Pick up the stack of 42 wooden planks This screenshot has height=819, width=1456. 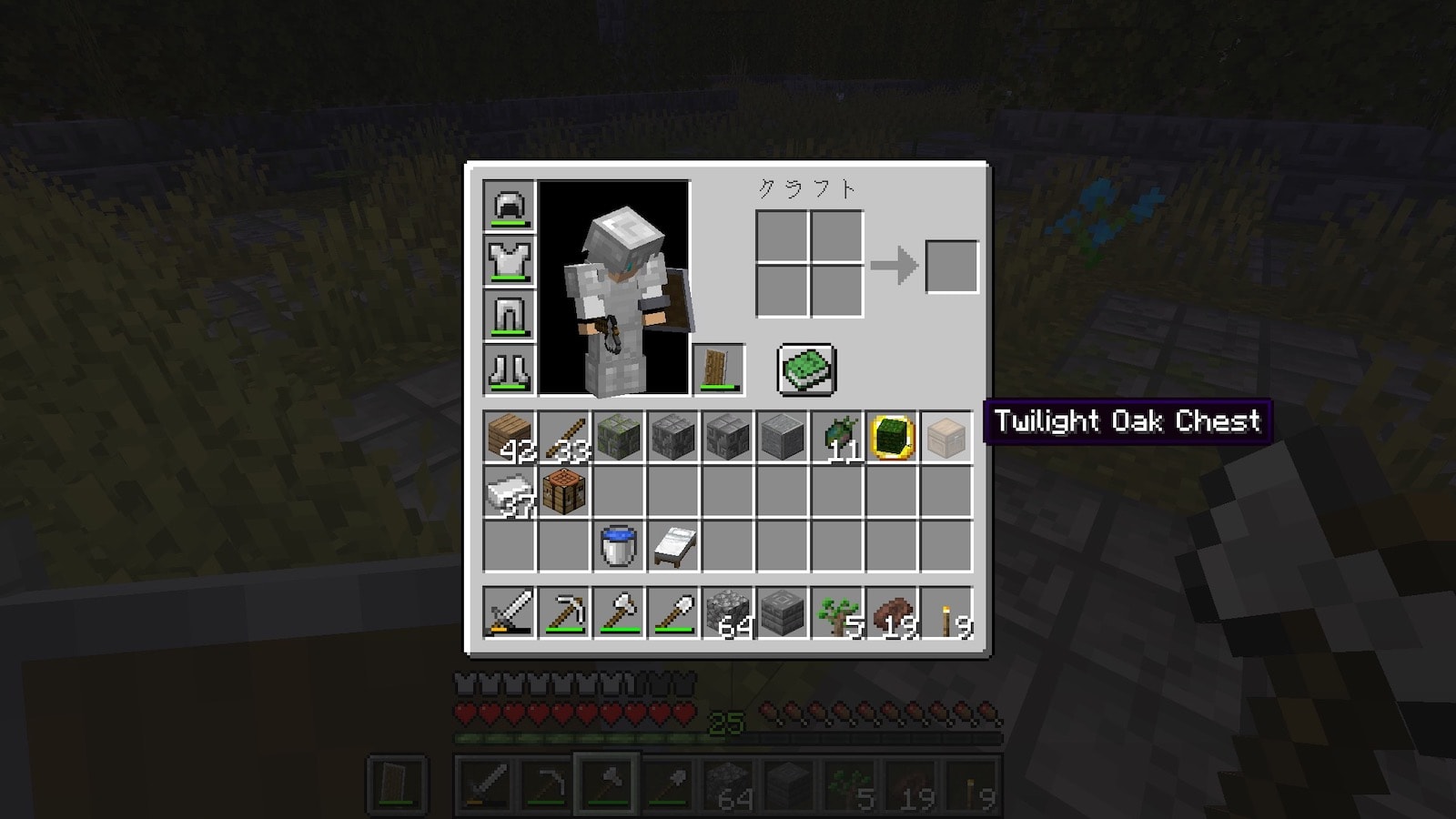click(509, 437)
